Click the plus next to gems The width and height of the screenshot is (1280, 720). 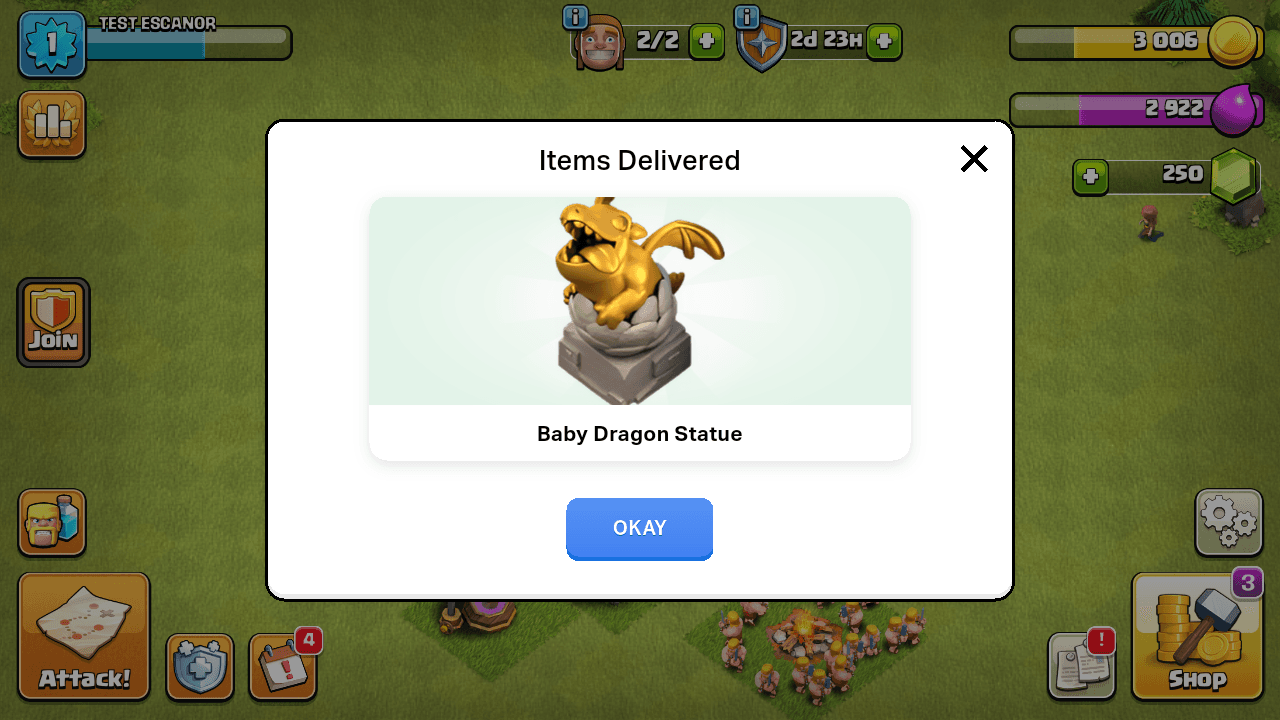pos(1093,177)
